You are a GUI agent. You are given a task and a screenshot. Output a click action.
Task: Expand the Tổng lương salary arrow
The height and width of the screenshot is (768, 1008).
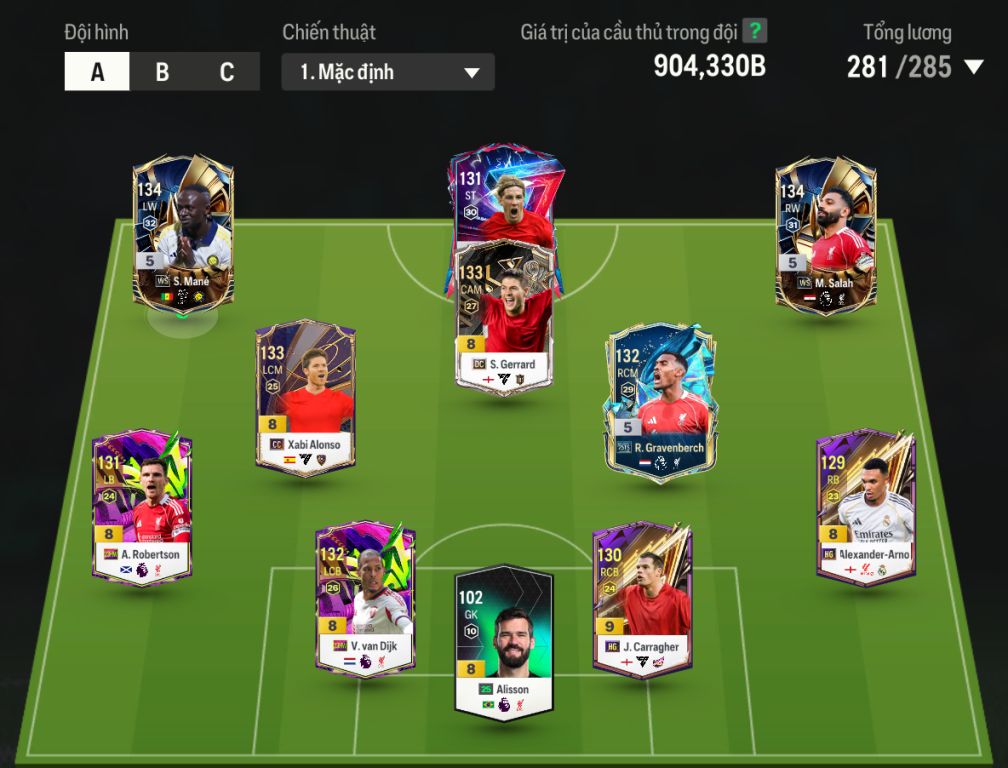tap(973, 68)
